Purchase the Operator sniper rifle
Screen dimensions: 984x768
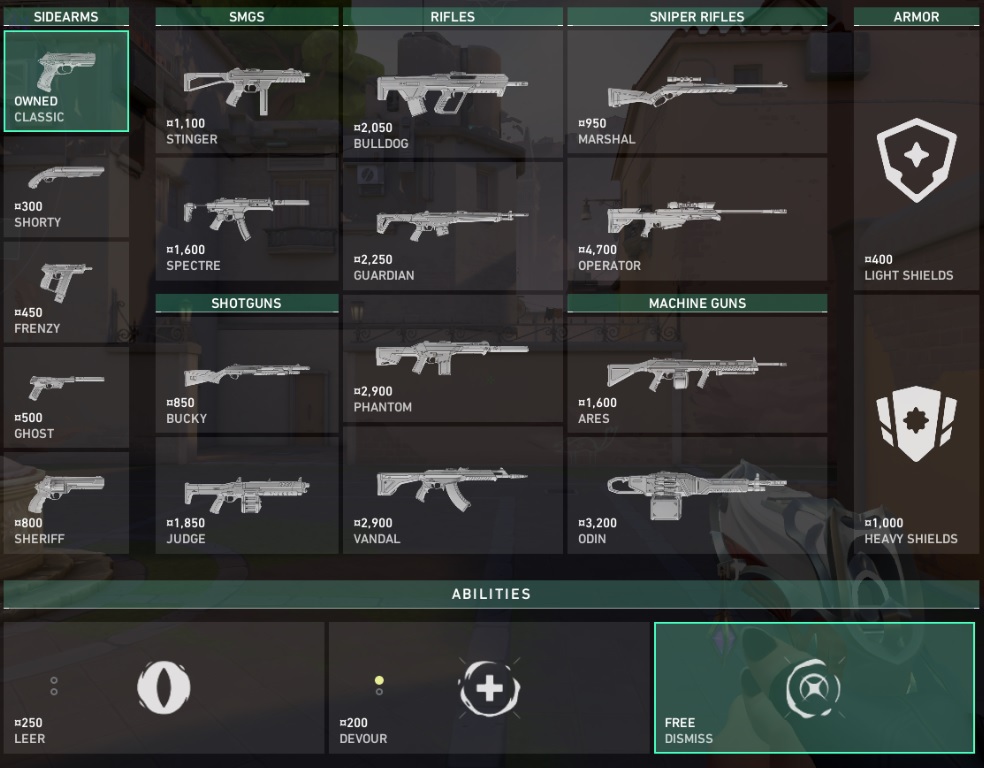697,219
